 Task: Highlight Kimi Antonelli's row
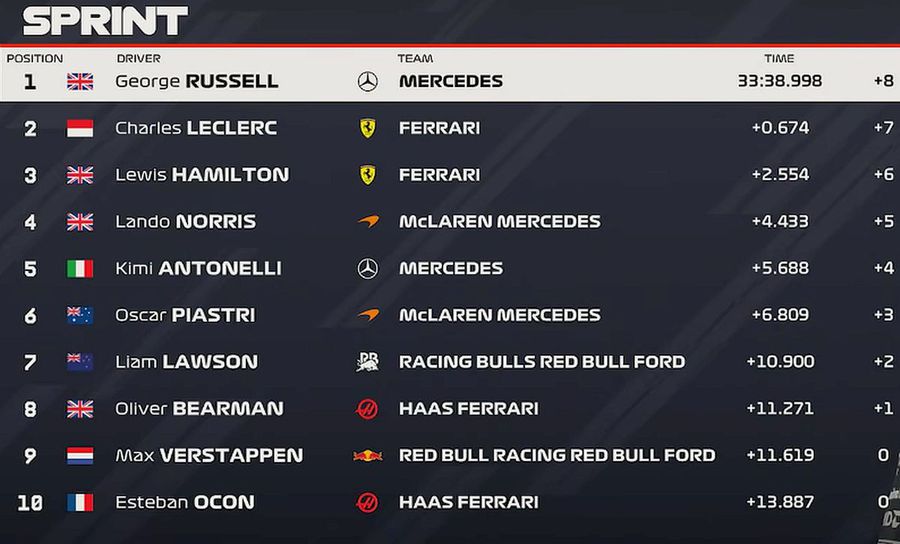(x=198, y=268)
